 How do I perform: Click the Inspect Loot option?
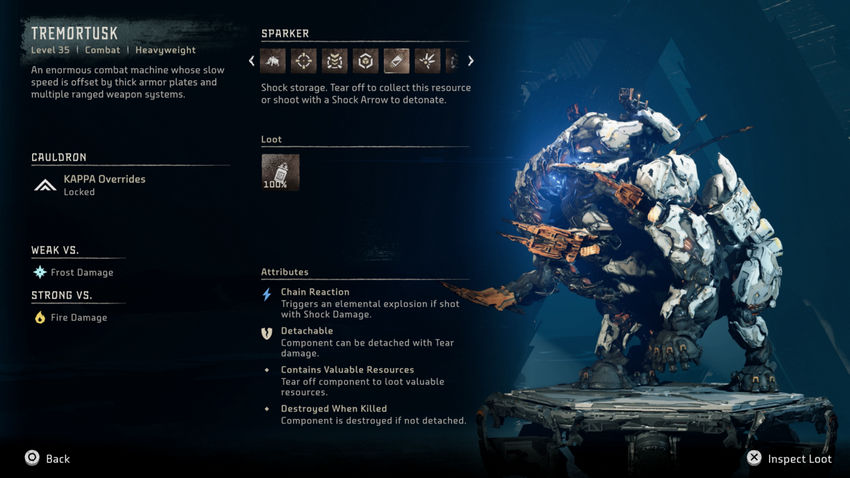point(789,459)
